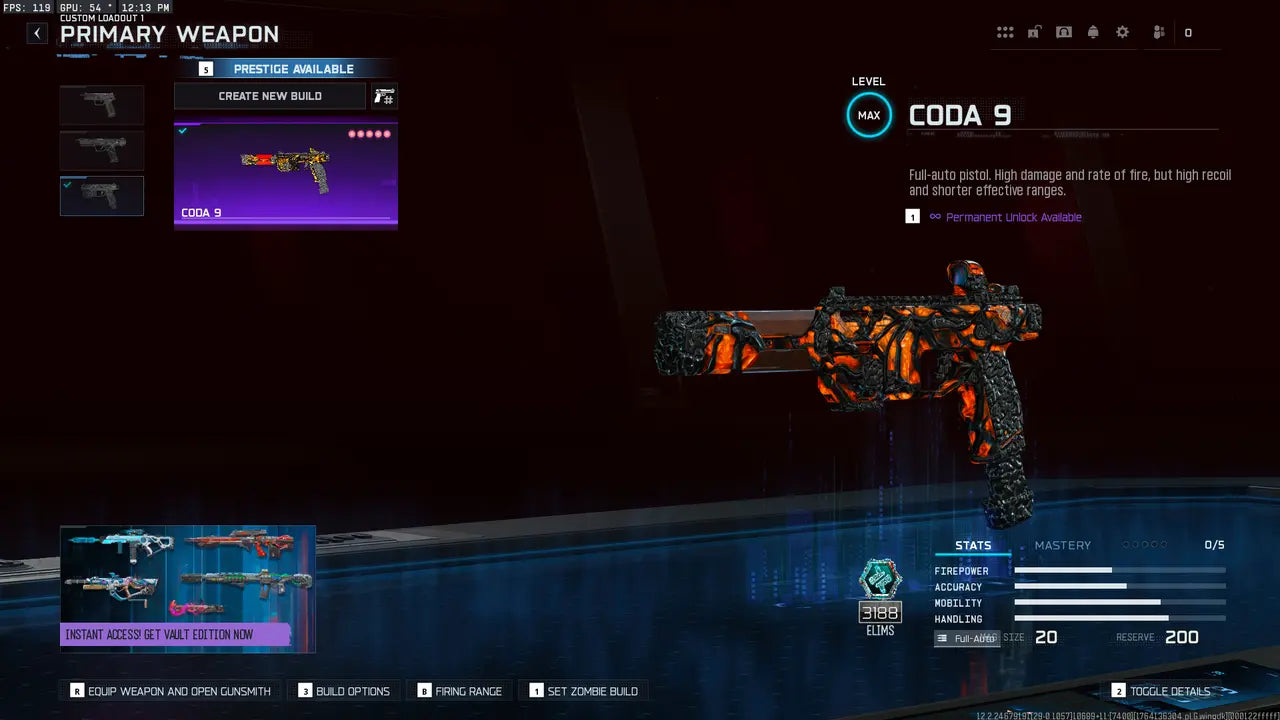Screen dimensions: 1280x720
Task: Open the social party icon
Action: (x=1159, y=33)
